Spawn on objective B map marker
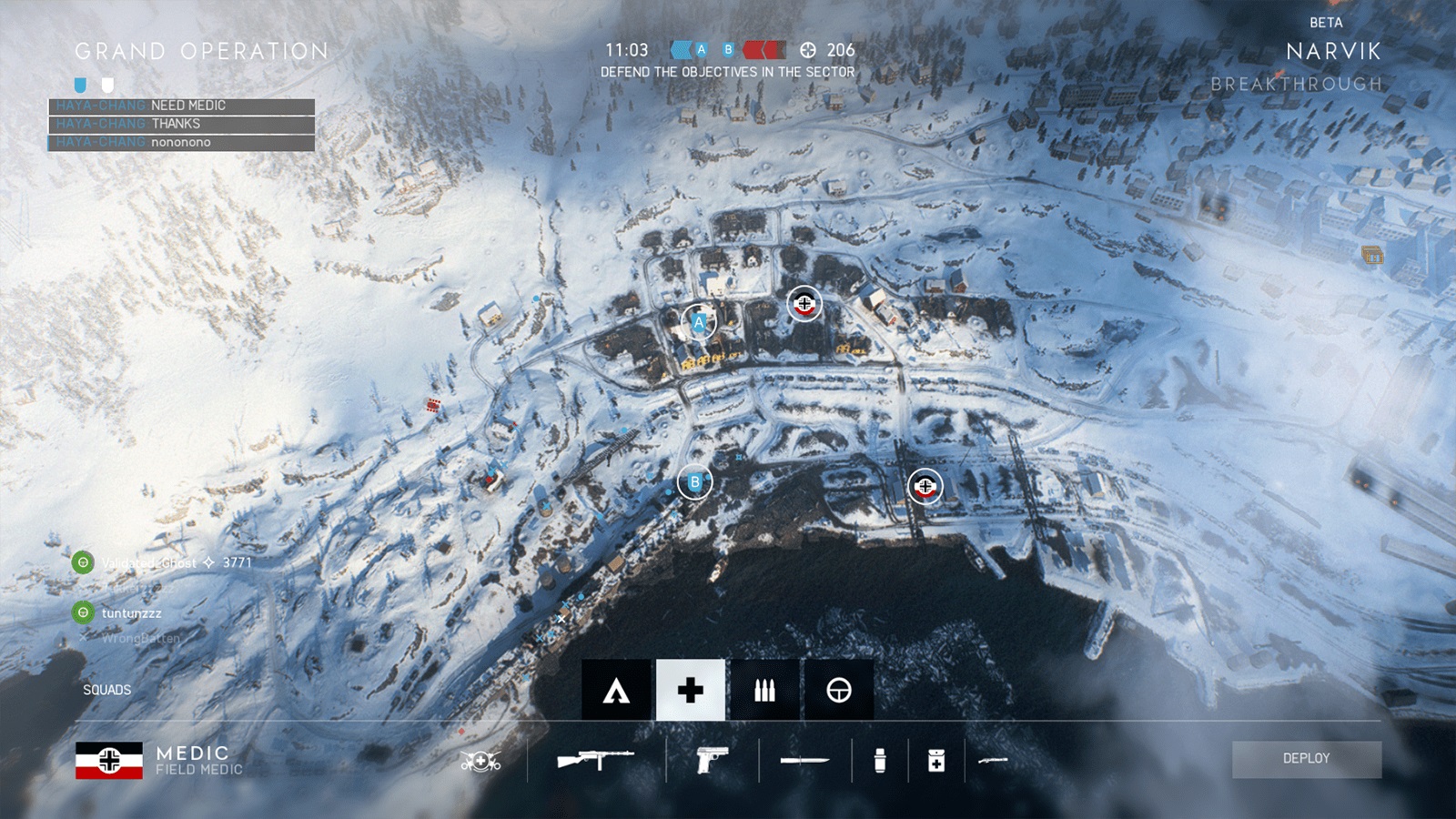Viewport: 1456px width, 819px height. [x=695, y=482]
